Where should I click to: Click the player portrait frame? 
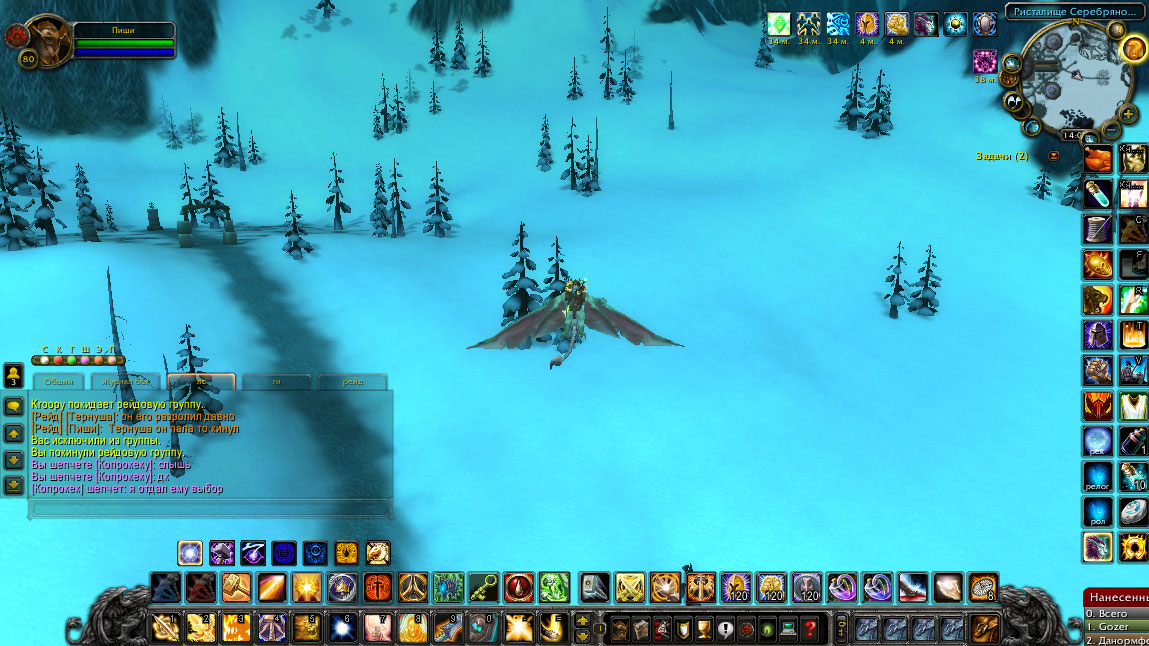click(x=42, y=40)
